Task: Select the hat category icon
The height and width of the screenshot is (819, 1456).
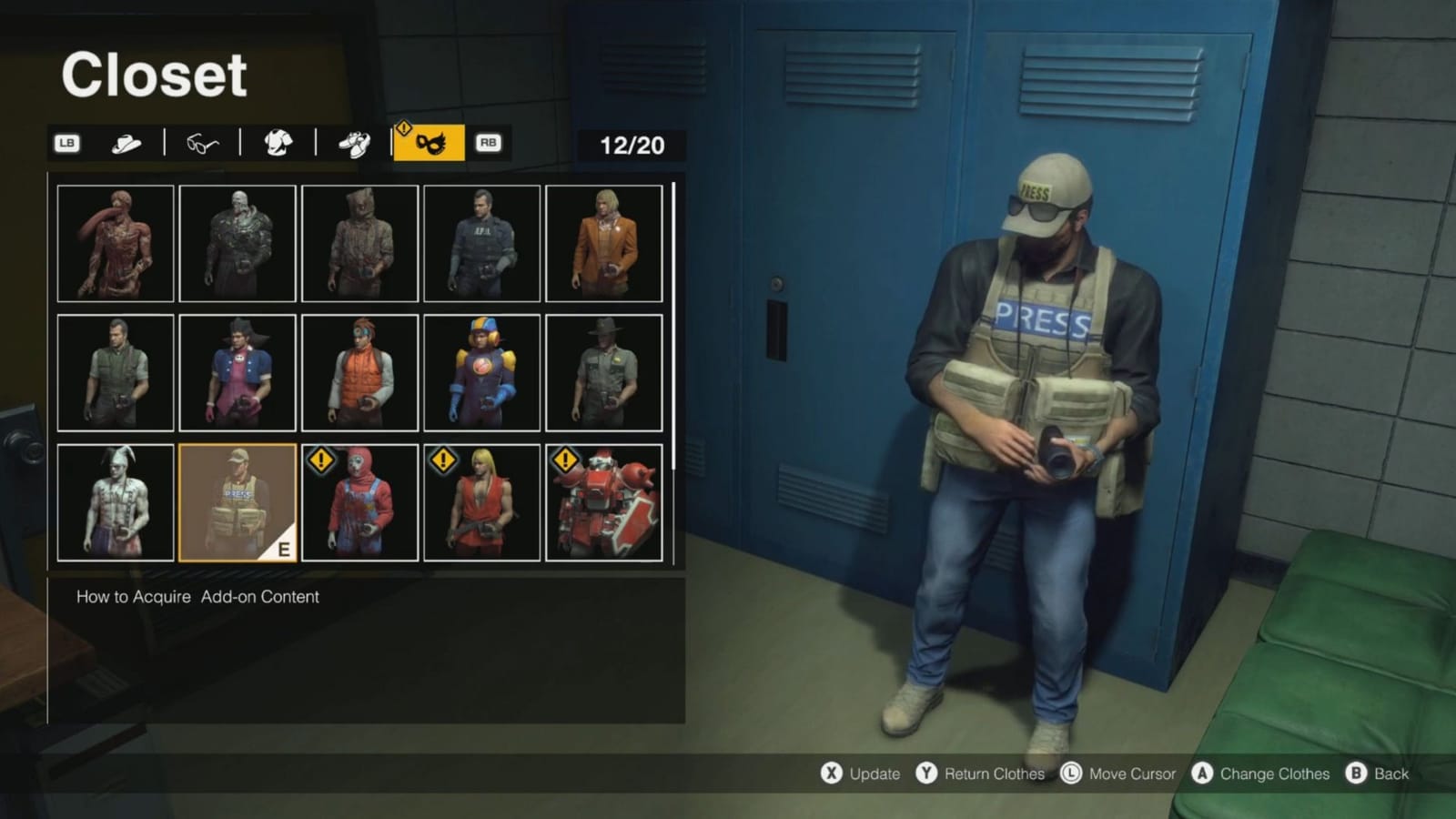Action: [x=127, y=143]
